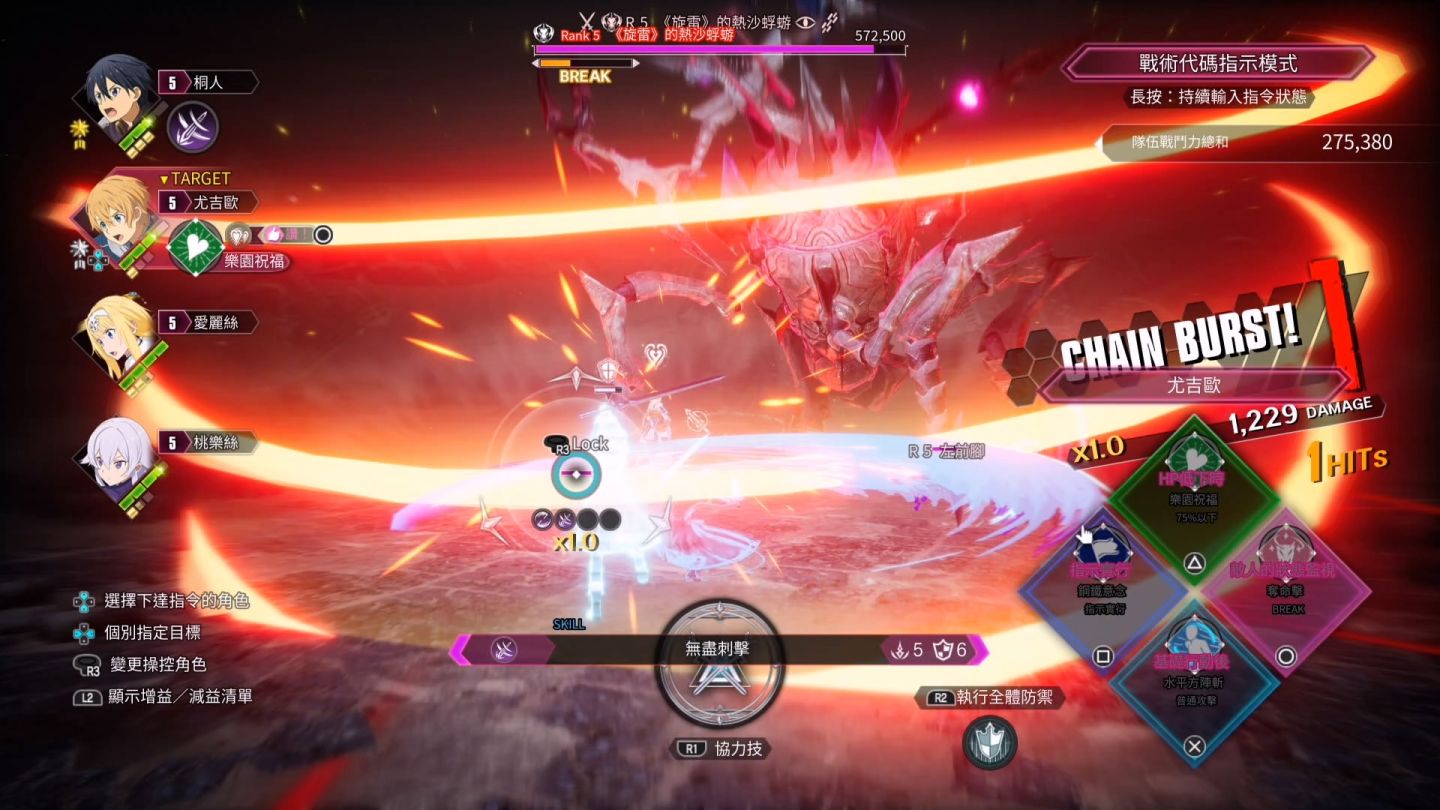Click the Lock target reticle
The image size is (1440, 810).
[x=576, y=477]
